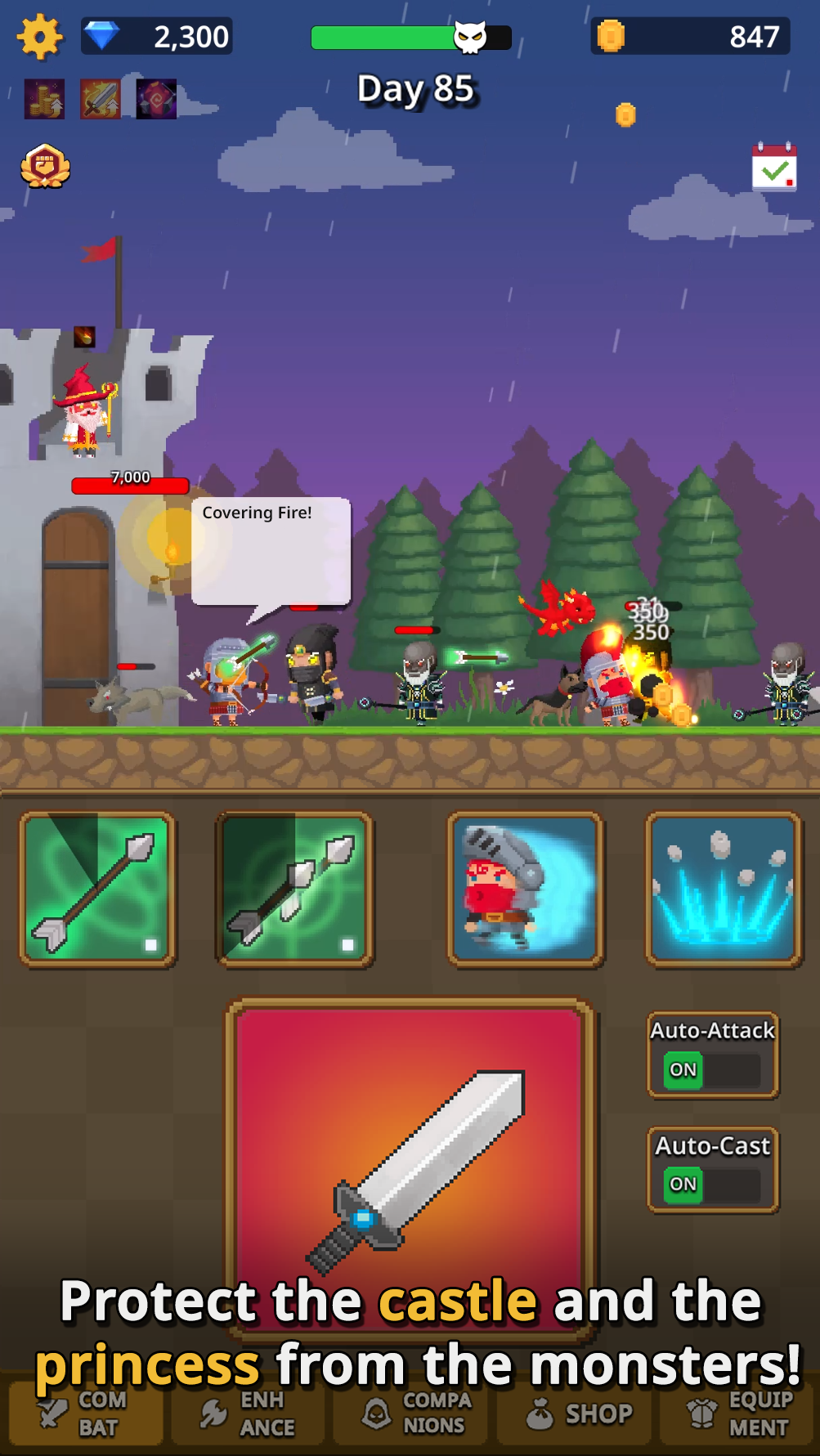Viewport: 820px width, 1456px height.
Task: Activate the blue ice spikes skill
Action: (724, 889)
